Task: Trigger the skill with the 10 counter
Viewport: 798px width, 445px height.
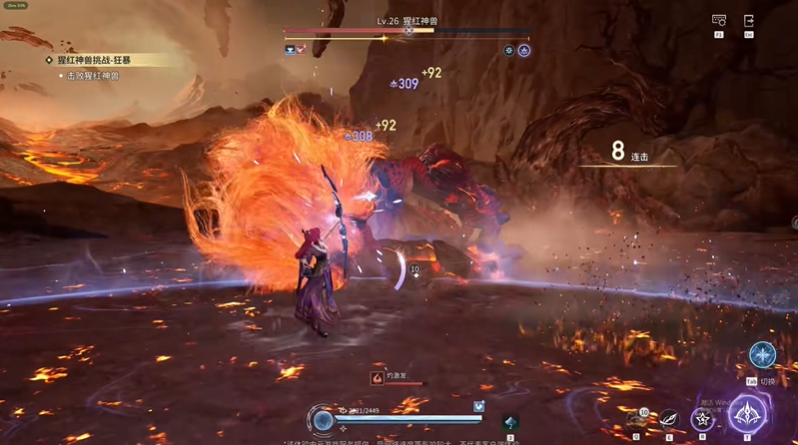Action: (637, 420)
